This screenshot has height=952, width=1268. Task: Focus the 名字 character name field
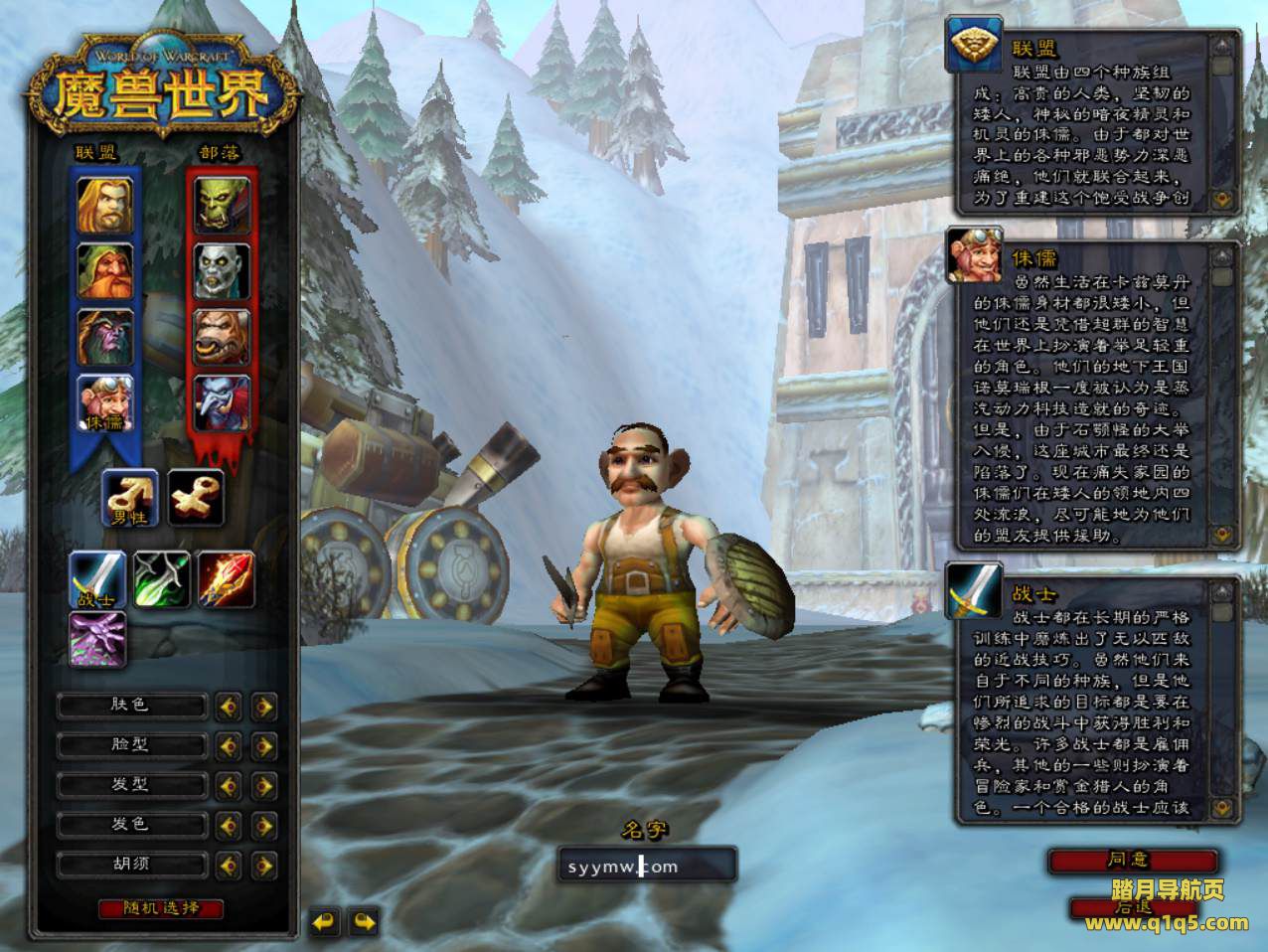[647, 866]
